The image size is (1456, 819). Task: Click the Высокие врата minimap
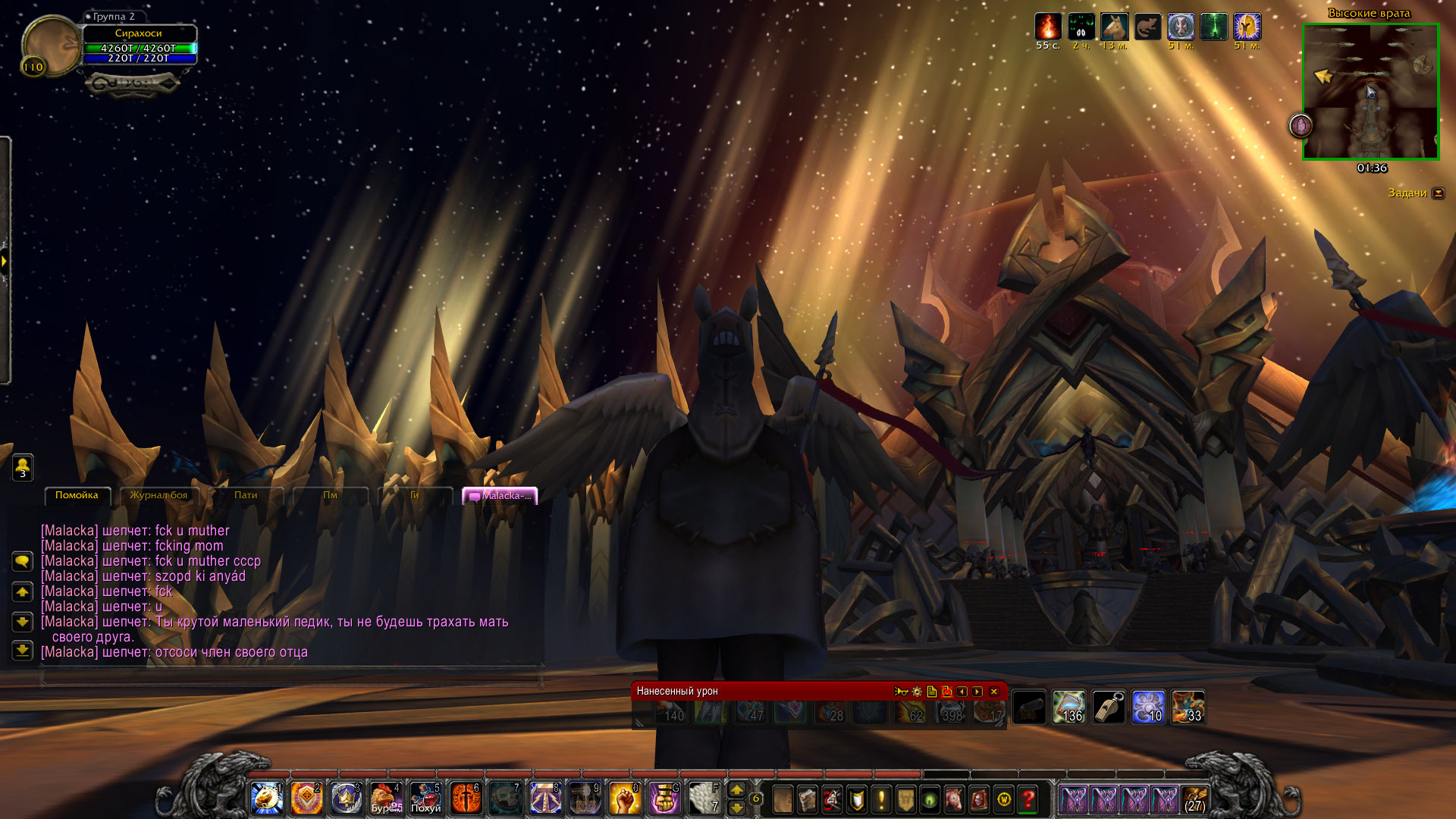coord(1370,92)
